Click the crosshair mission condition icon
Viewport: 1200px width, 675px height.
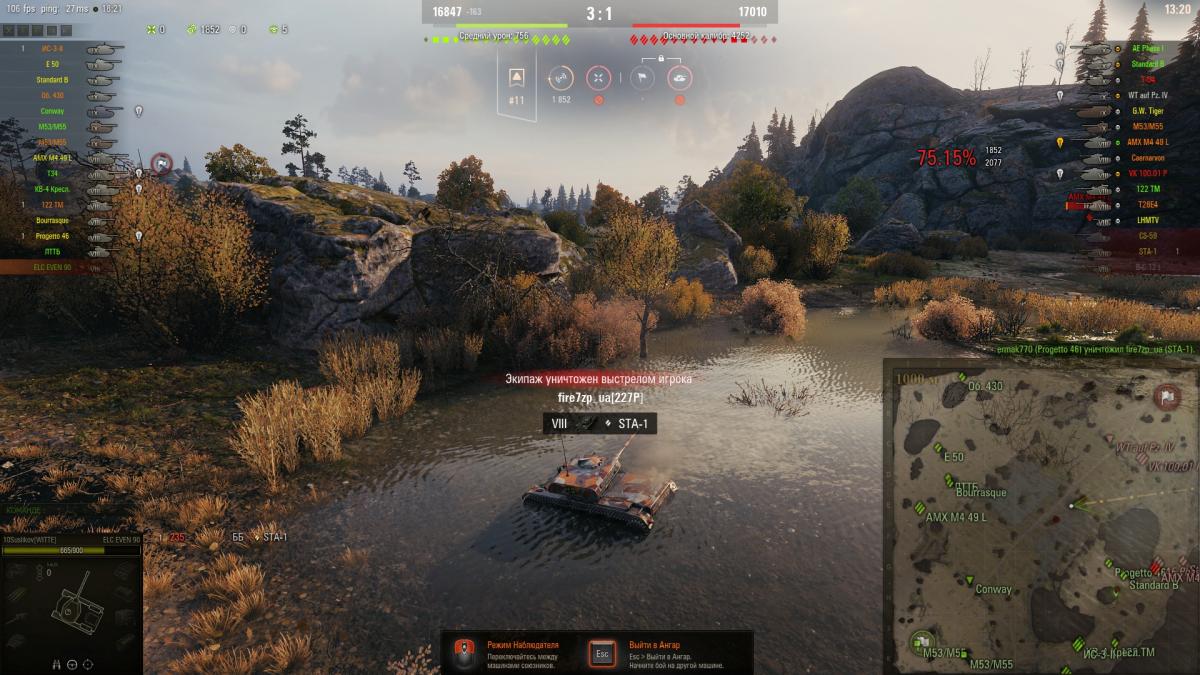[598, 78]
